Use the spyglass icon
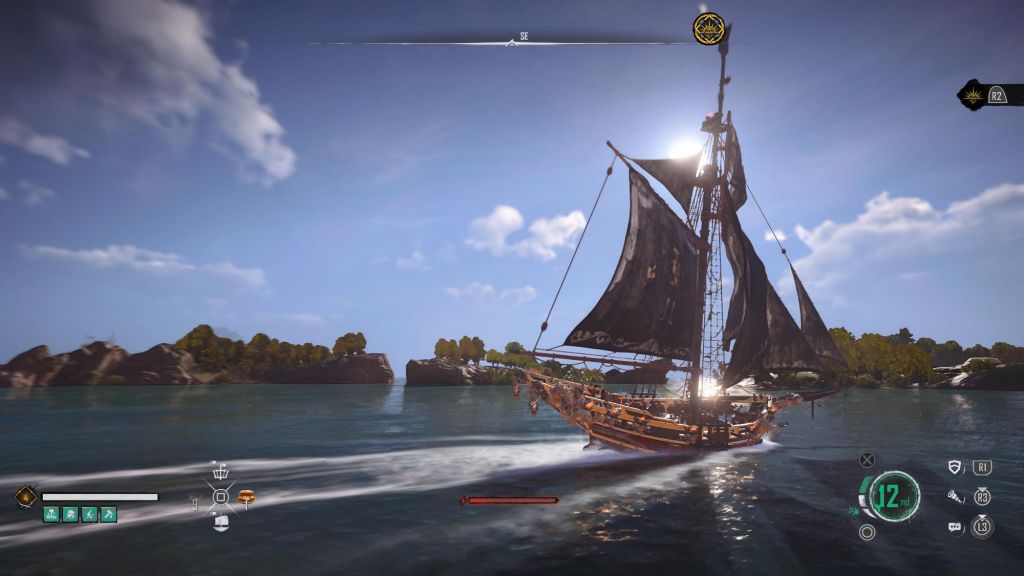Screen dimensions: 1024x576 tap(954, 496)
